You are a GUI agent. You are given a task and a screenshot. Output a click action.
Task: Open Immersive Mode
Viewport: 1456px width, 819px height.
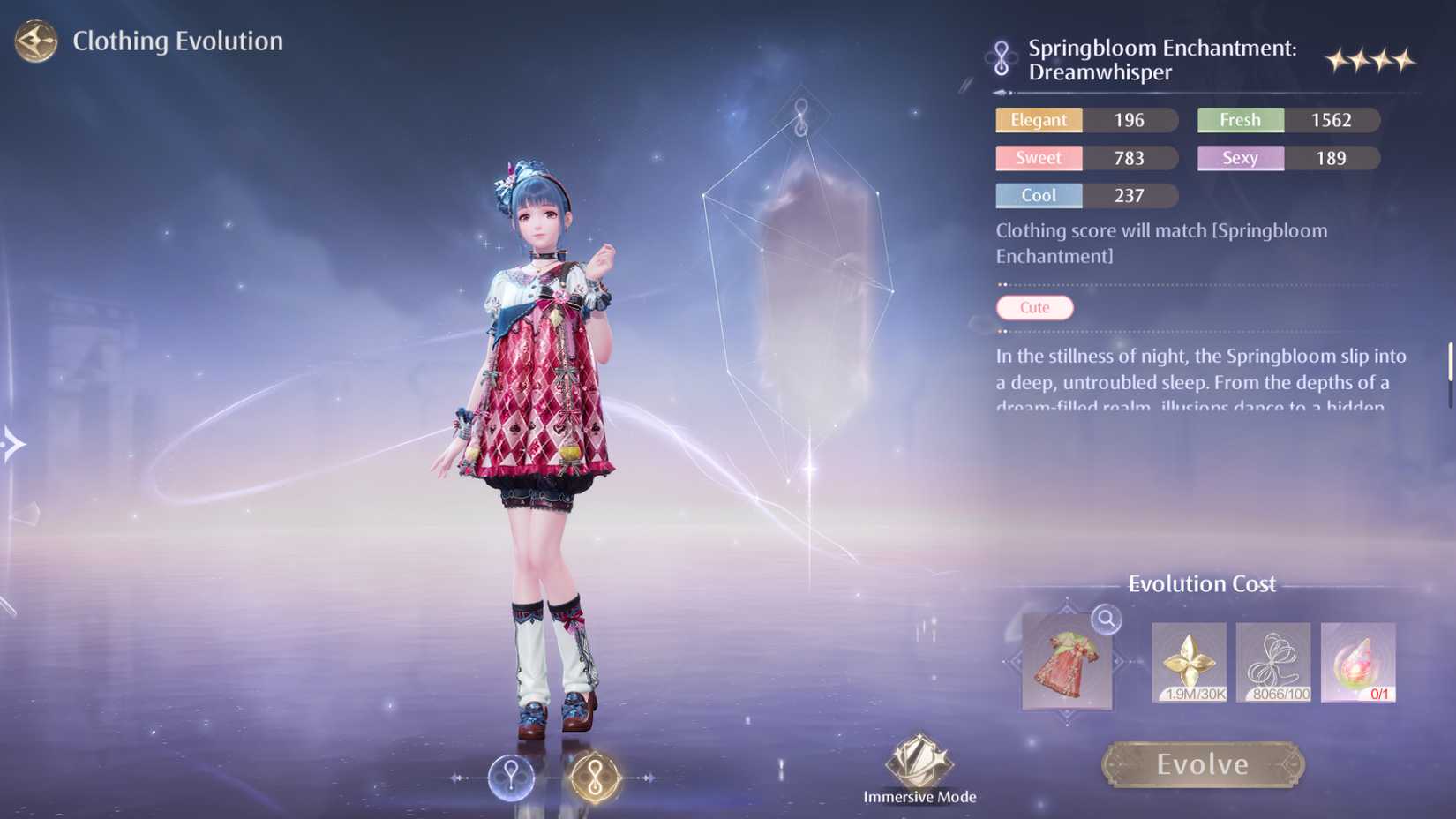coord(919,761)
